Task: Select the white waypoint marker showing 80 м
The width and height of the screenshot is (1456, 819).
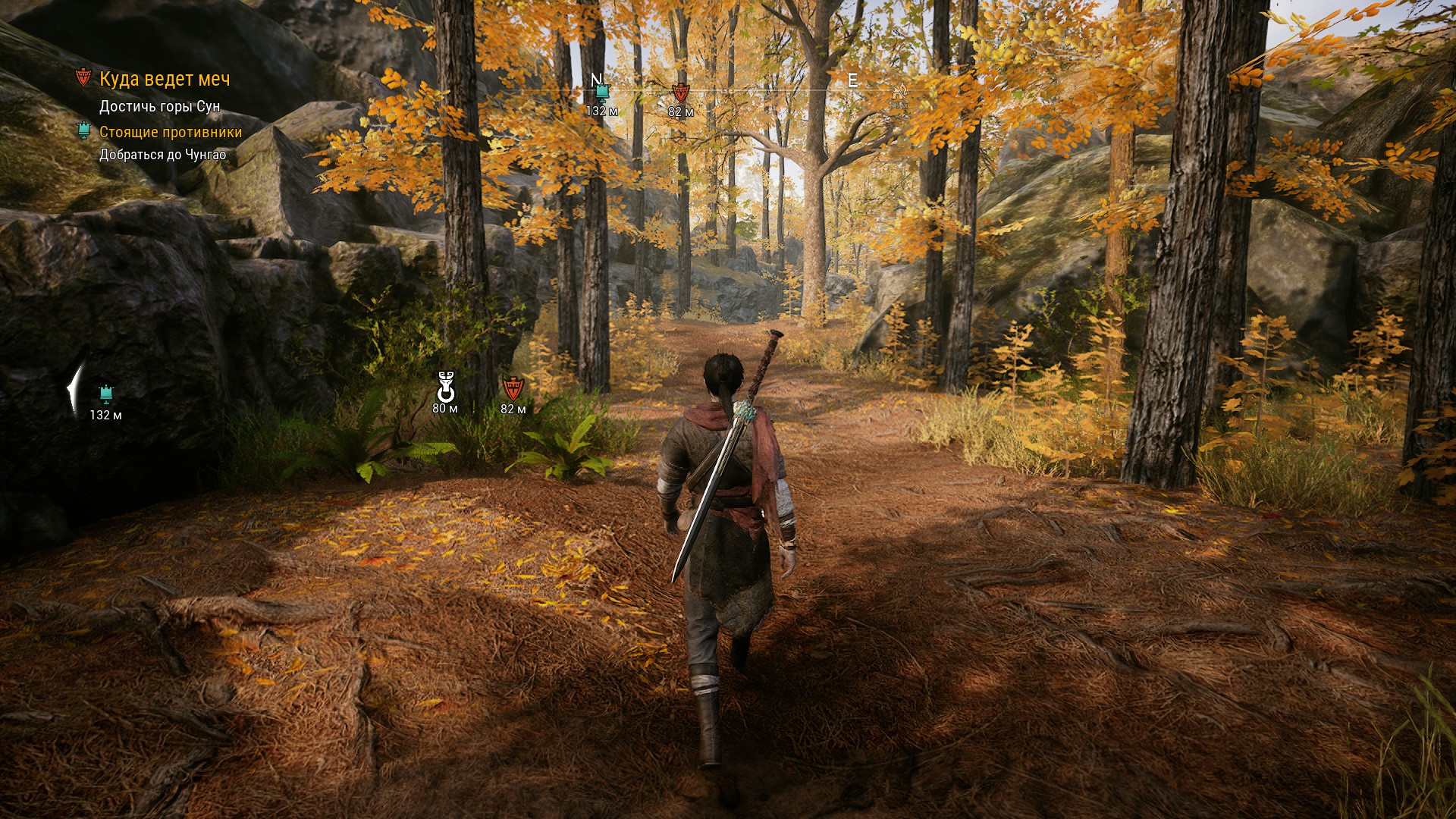Action: pyautogui.click(x=445, y=388)
